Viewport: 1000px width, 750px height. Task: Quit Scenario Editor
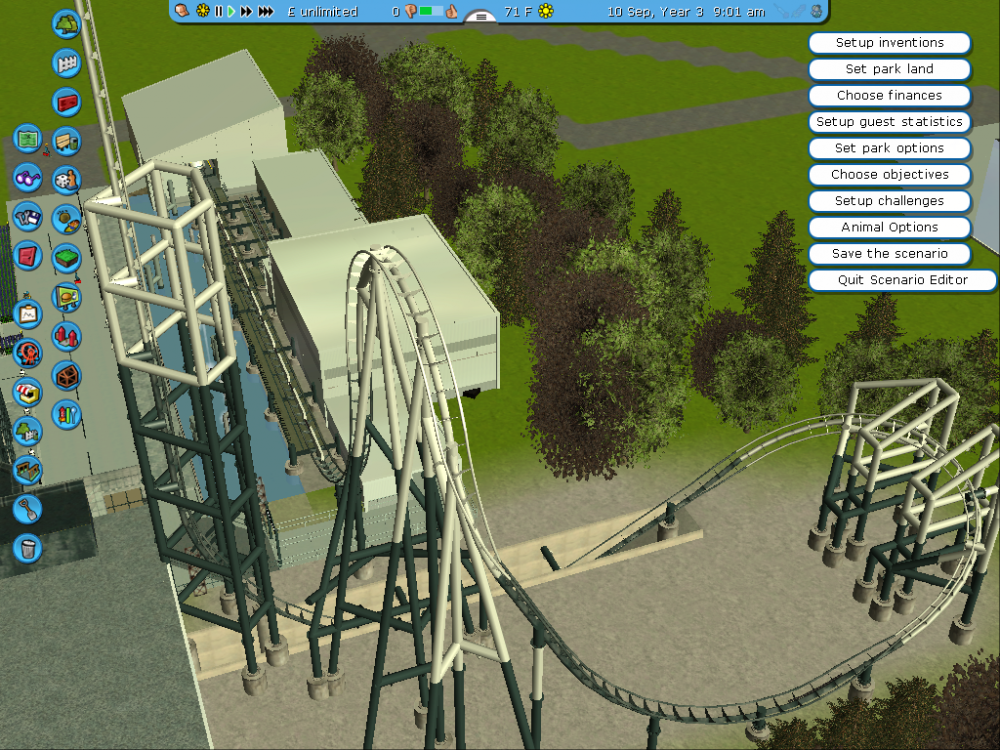point(902,280)
